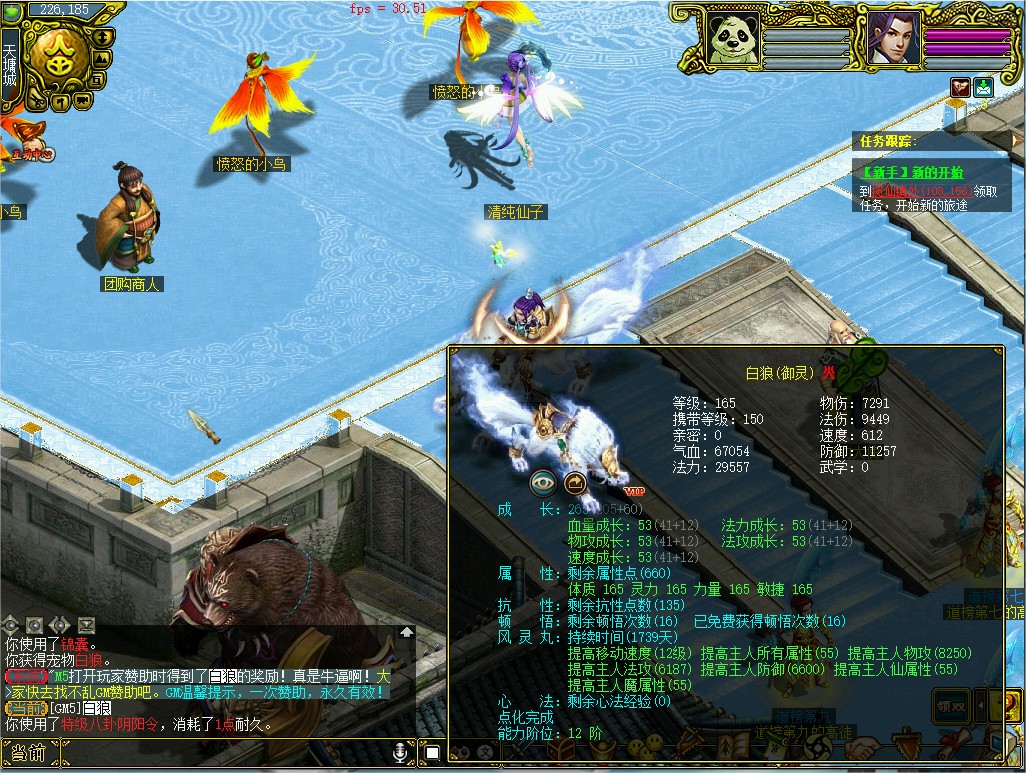Click the golden 金 element orb

(x=58, y=55)
